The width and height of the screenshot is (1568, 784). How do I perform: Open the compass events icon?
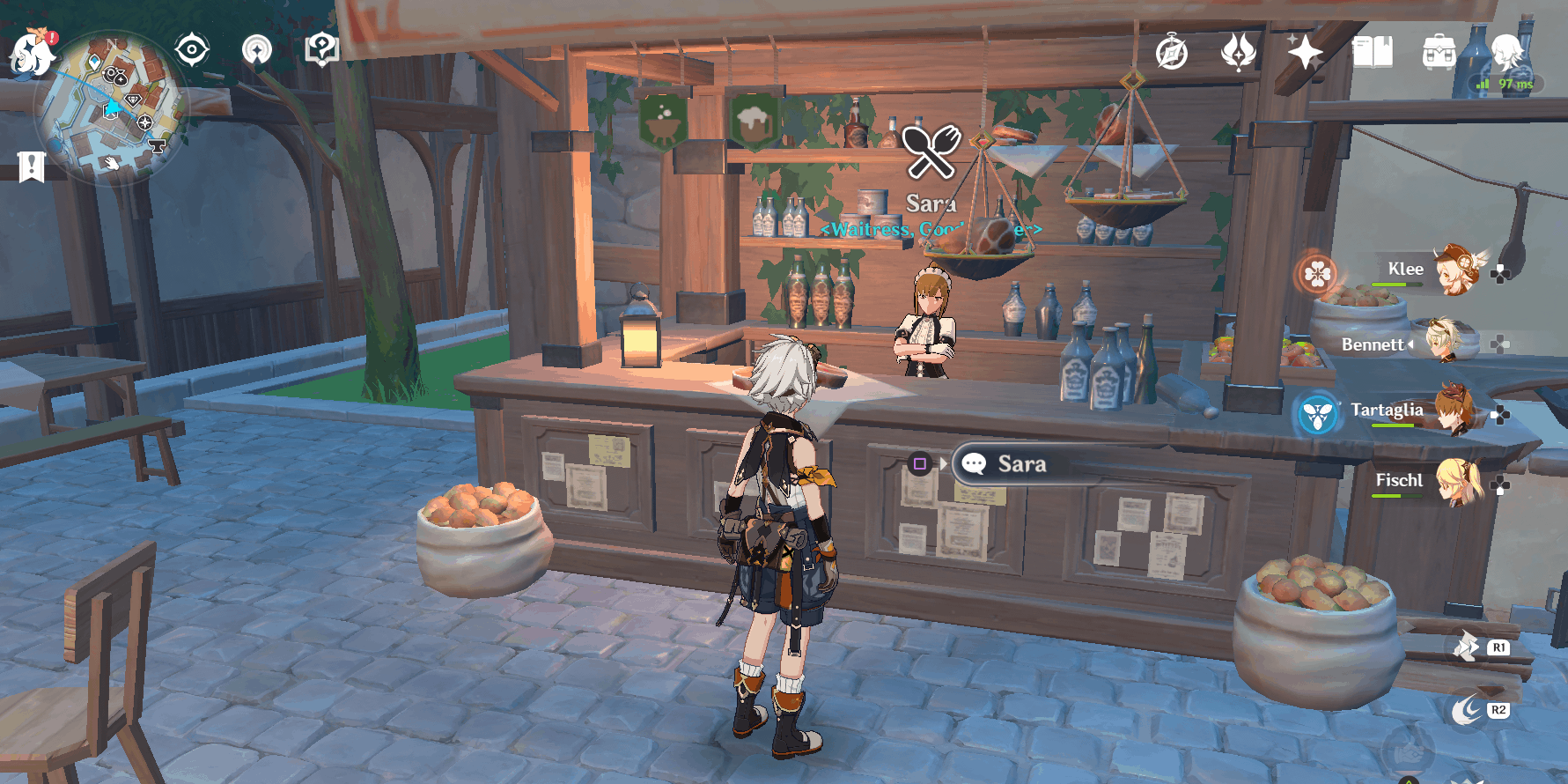pos(1172,53)
